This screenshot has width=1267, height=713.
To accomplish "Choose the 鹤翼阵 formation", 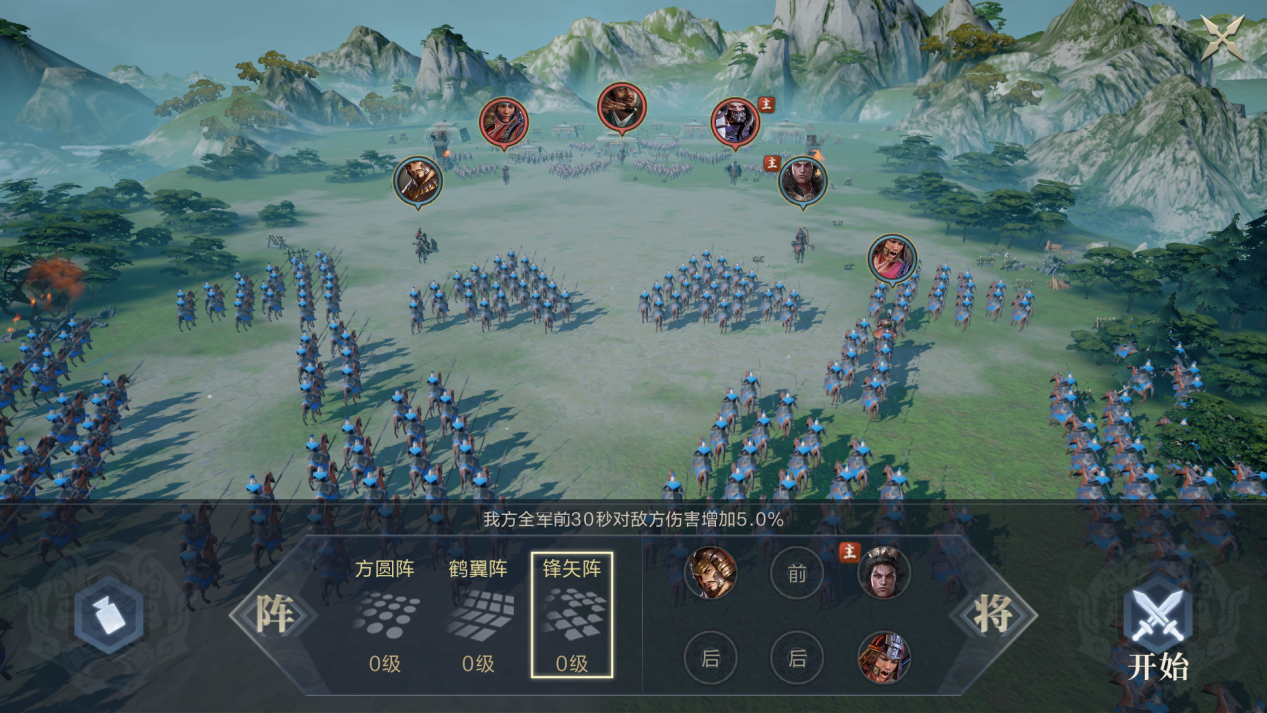I will pyautogui.click(x=478, y=615).
